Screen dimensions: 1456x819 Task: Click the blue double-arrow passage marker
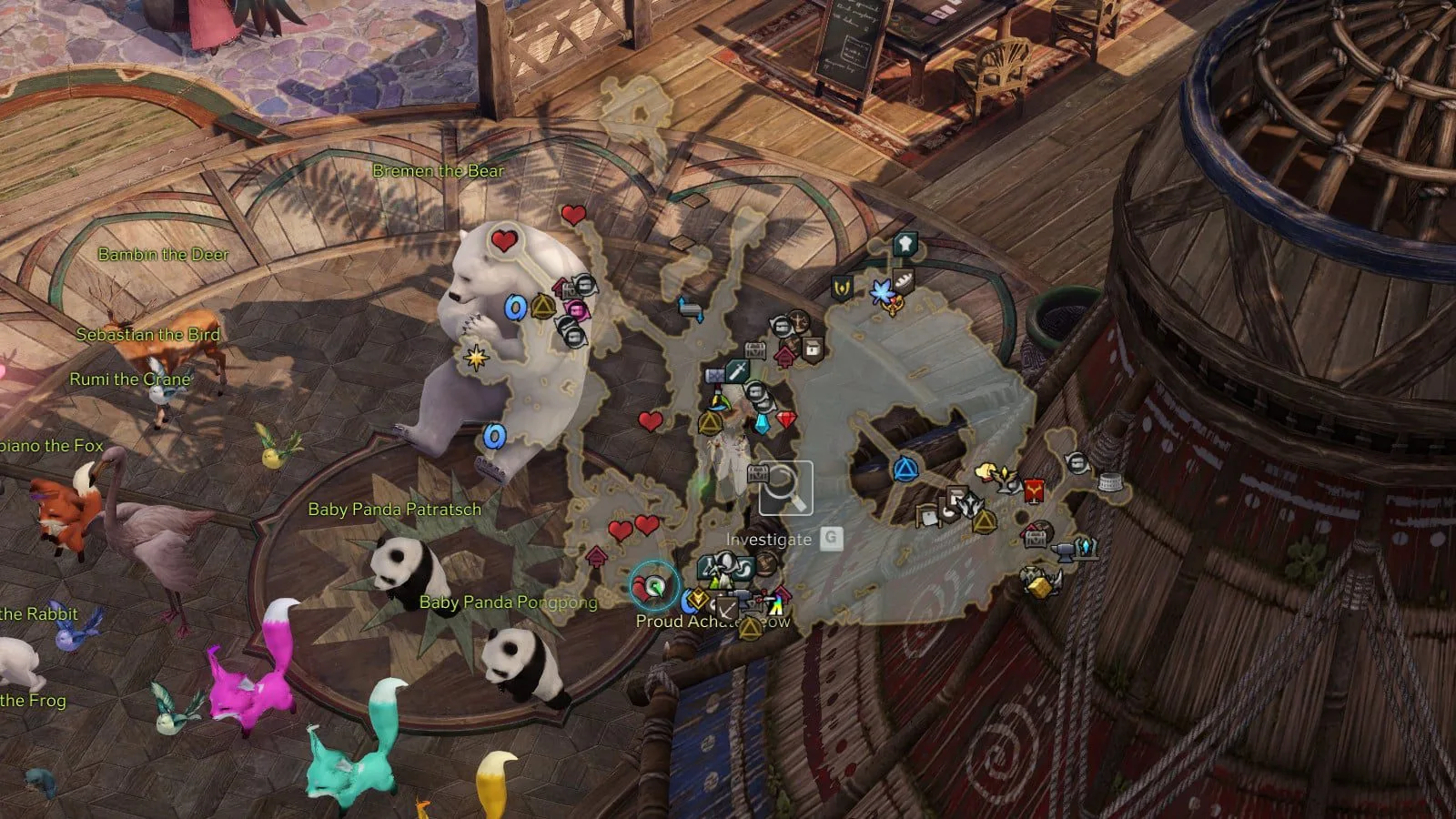click(691, 310)
